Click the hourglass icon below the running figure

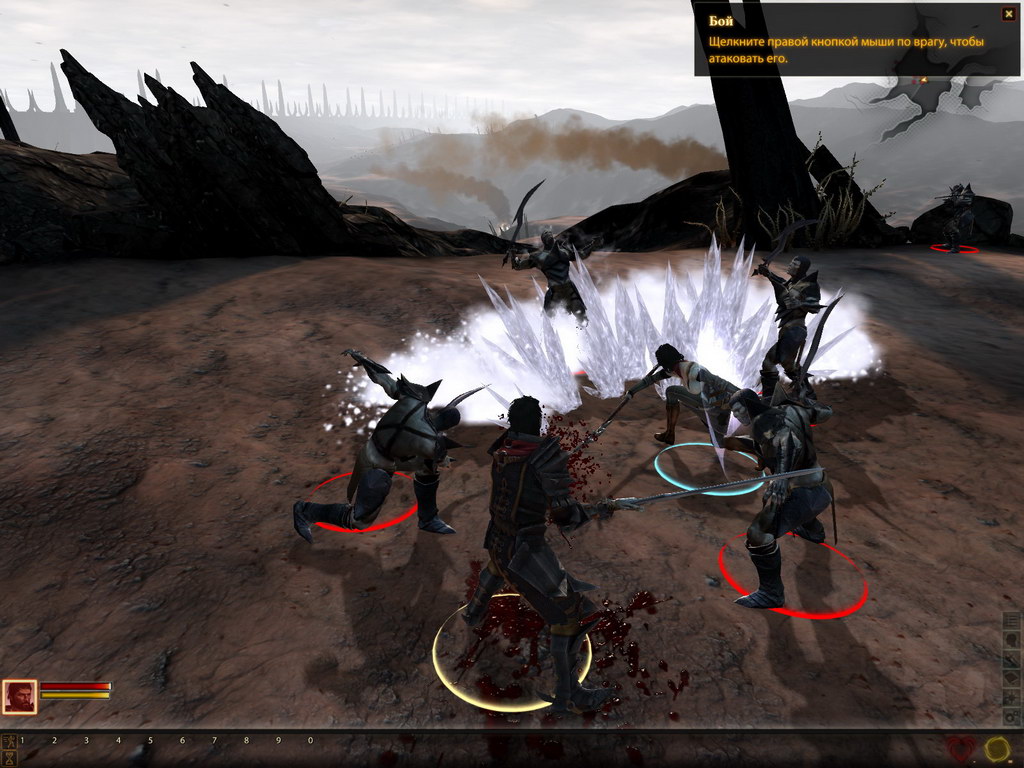point(9,758)
